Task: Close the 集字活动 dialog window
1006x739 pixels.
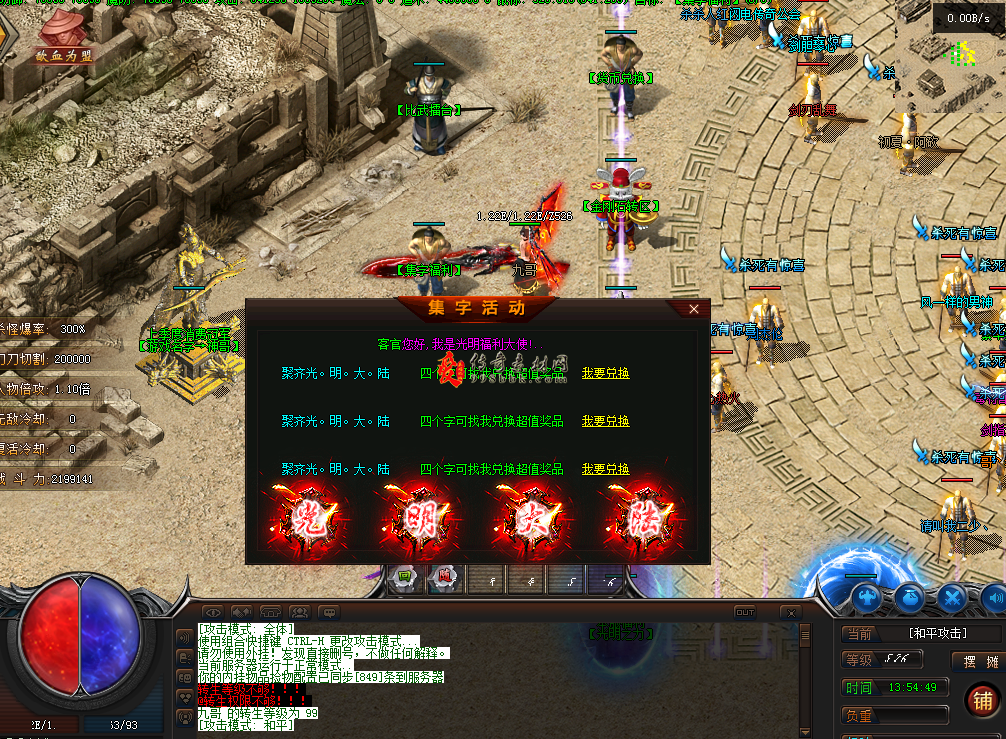Action: click(694, 310)
